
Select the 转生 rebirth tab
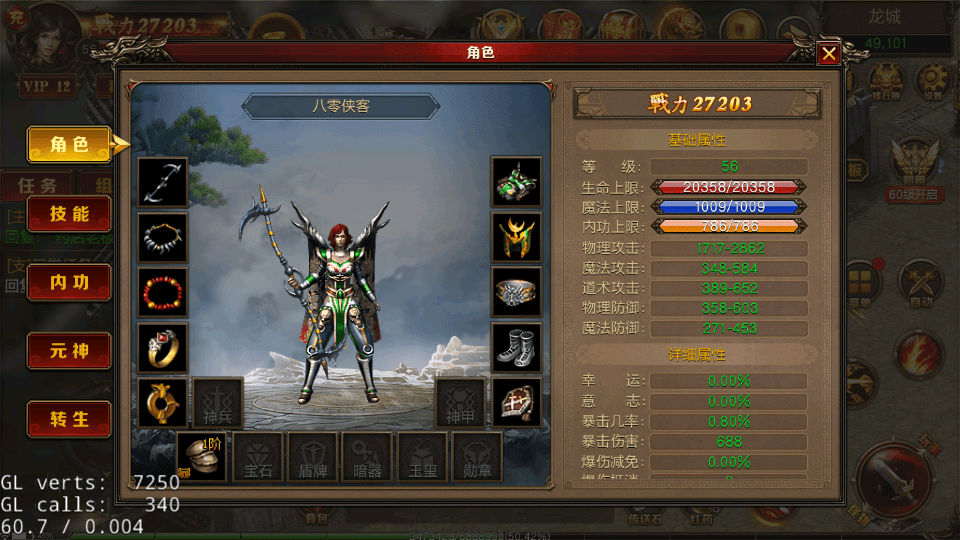coord(69,420)
